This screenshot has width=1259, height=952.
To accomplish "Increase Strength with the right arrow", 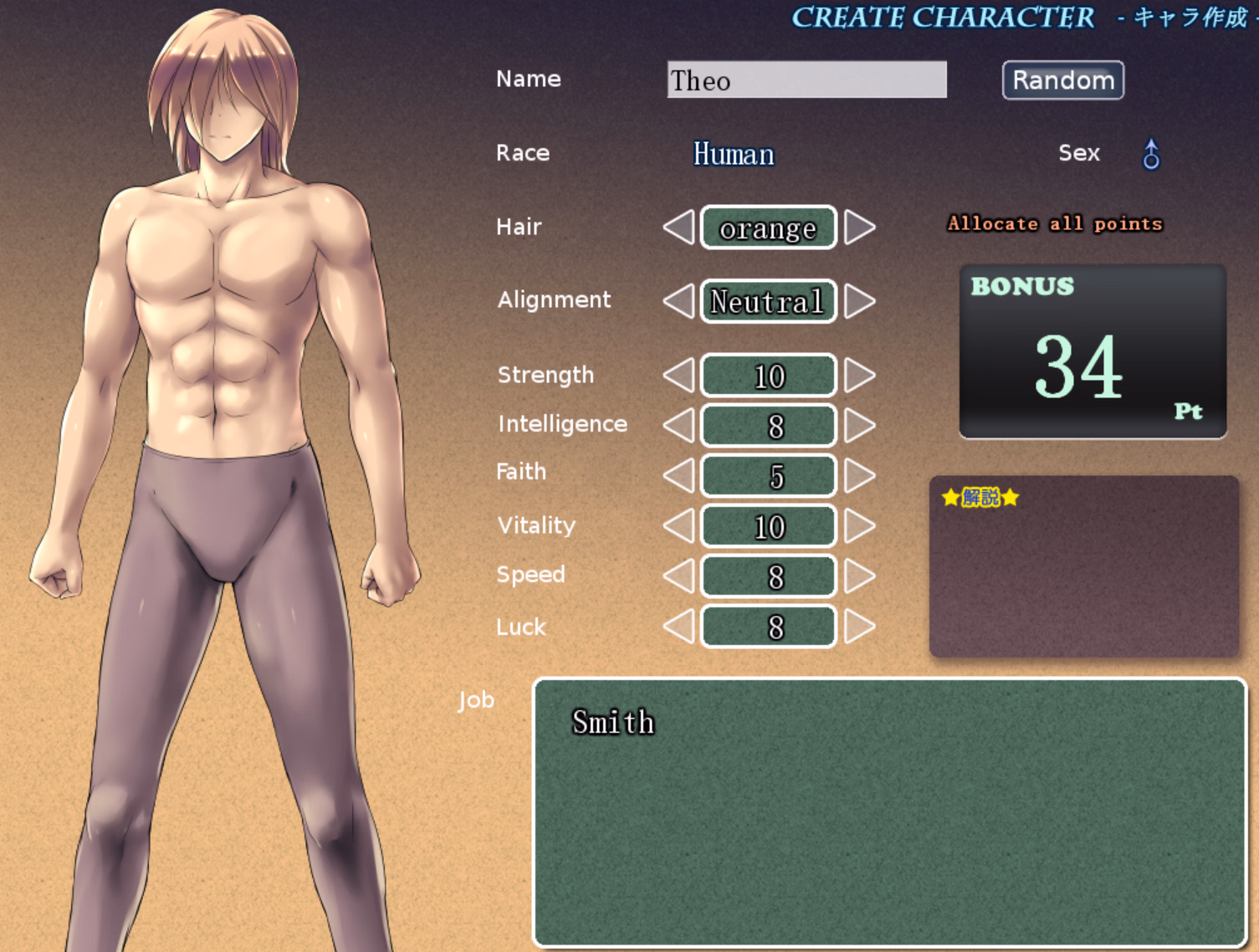I will (860, 376).
